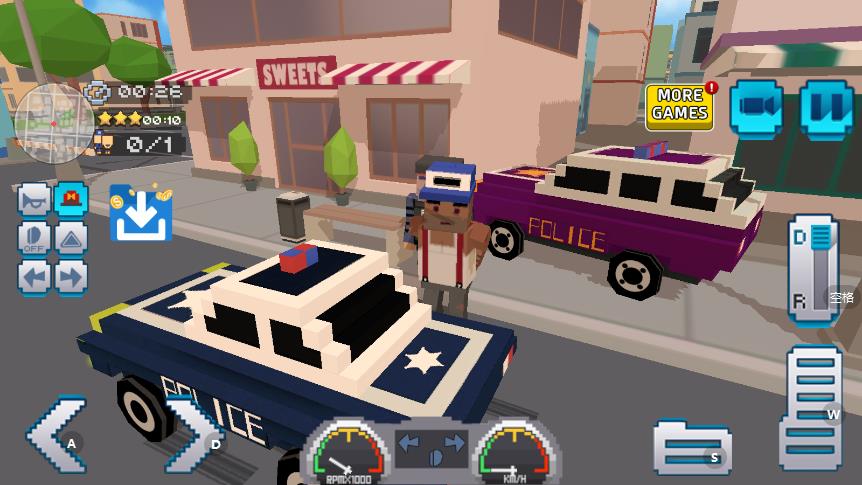Viewport: 862px width, 485px height.
Task: Activate the hazard warning triangle
Action: tap(71, 239)
